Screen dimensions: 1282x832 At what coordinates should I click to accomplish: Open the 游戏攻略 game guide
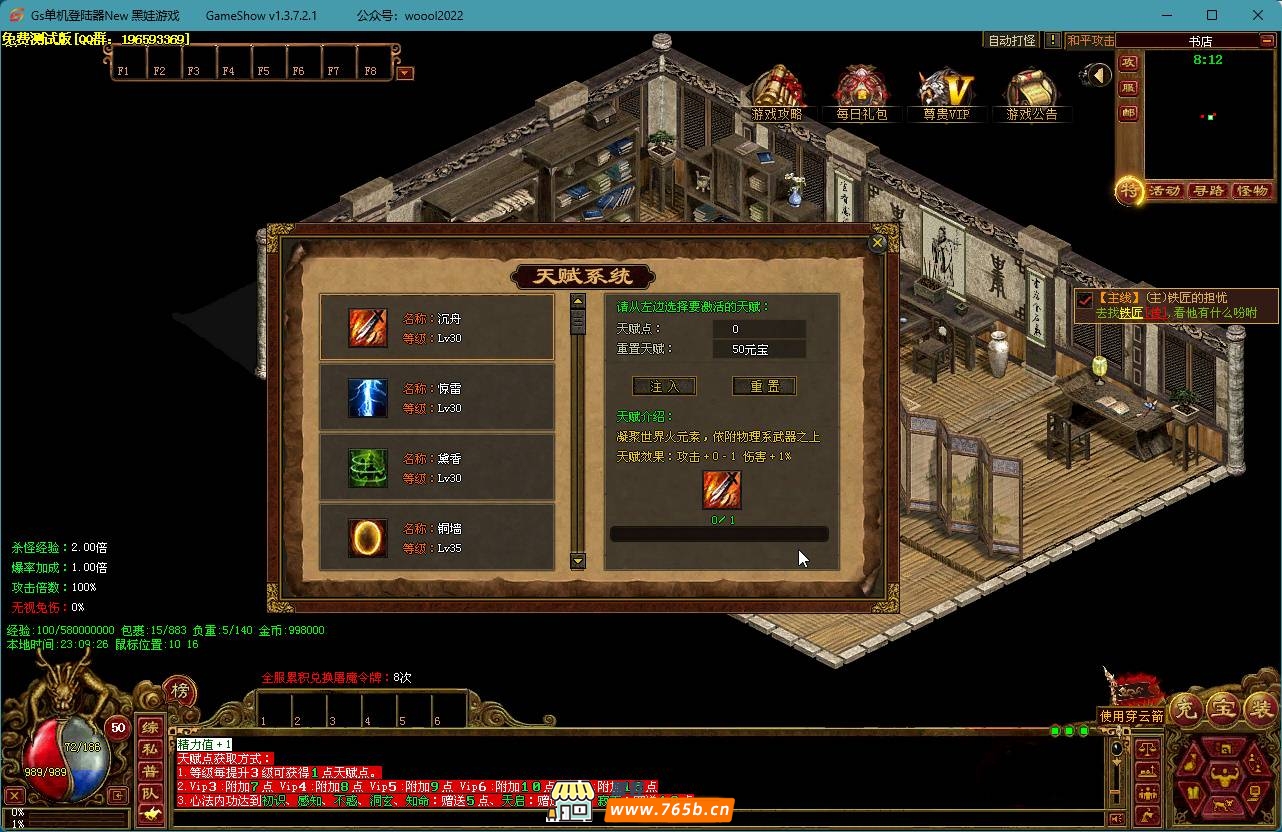click(778, 96)
